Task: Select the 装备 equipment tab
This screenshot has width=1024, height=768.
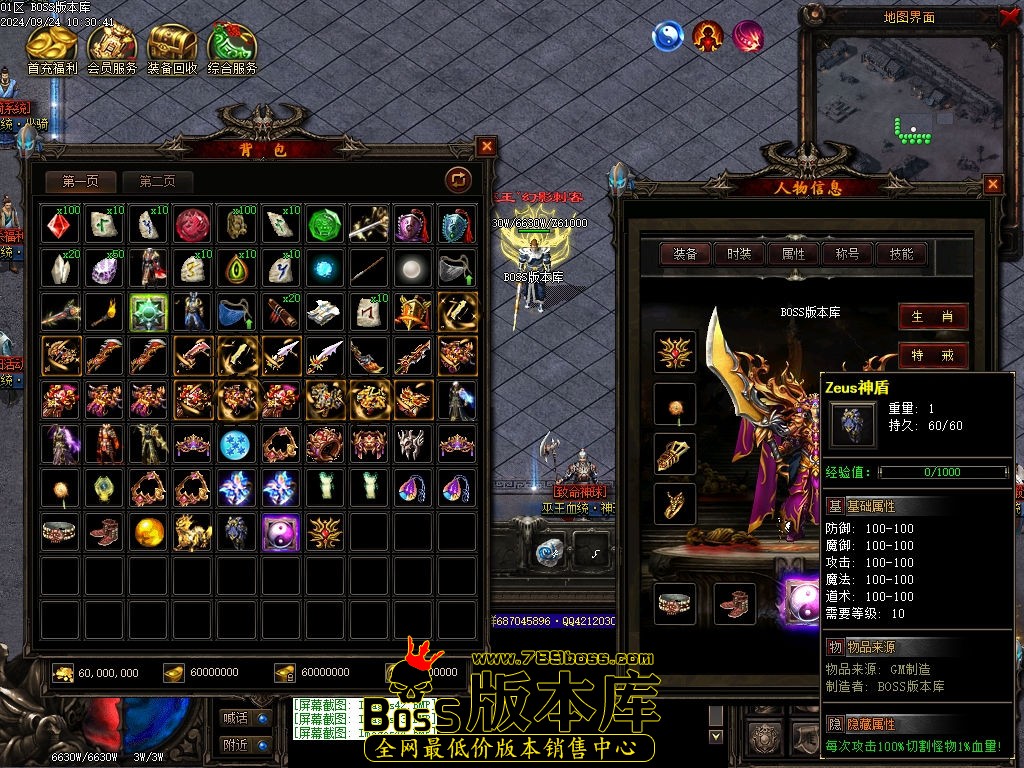Action: [686, 254]
